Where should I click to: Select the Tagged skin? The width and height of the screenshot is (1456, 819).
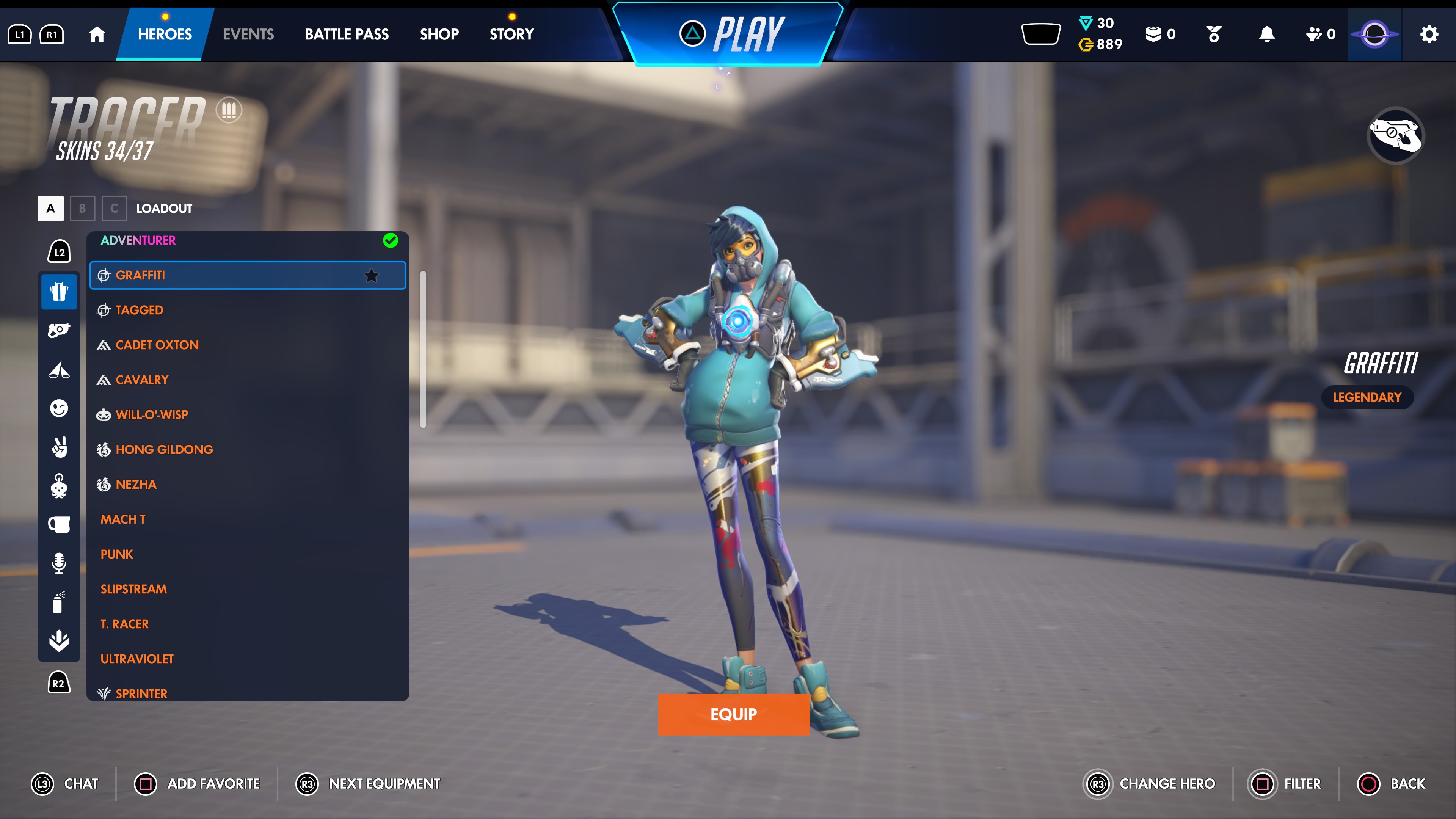click(139, 310)
